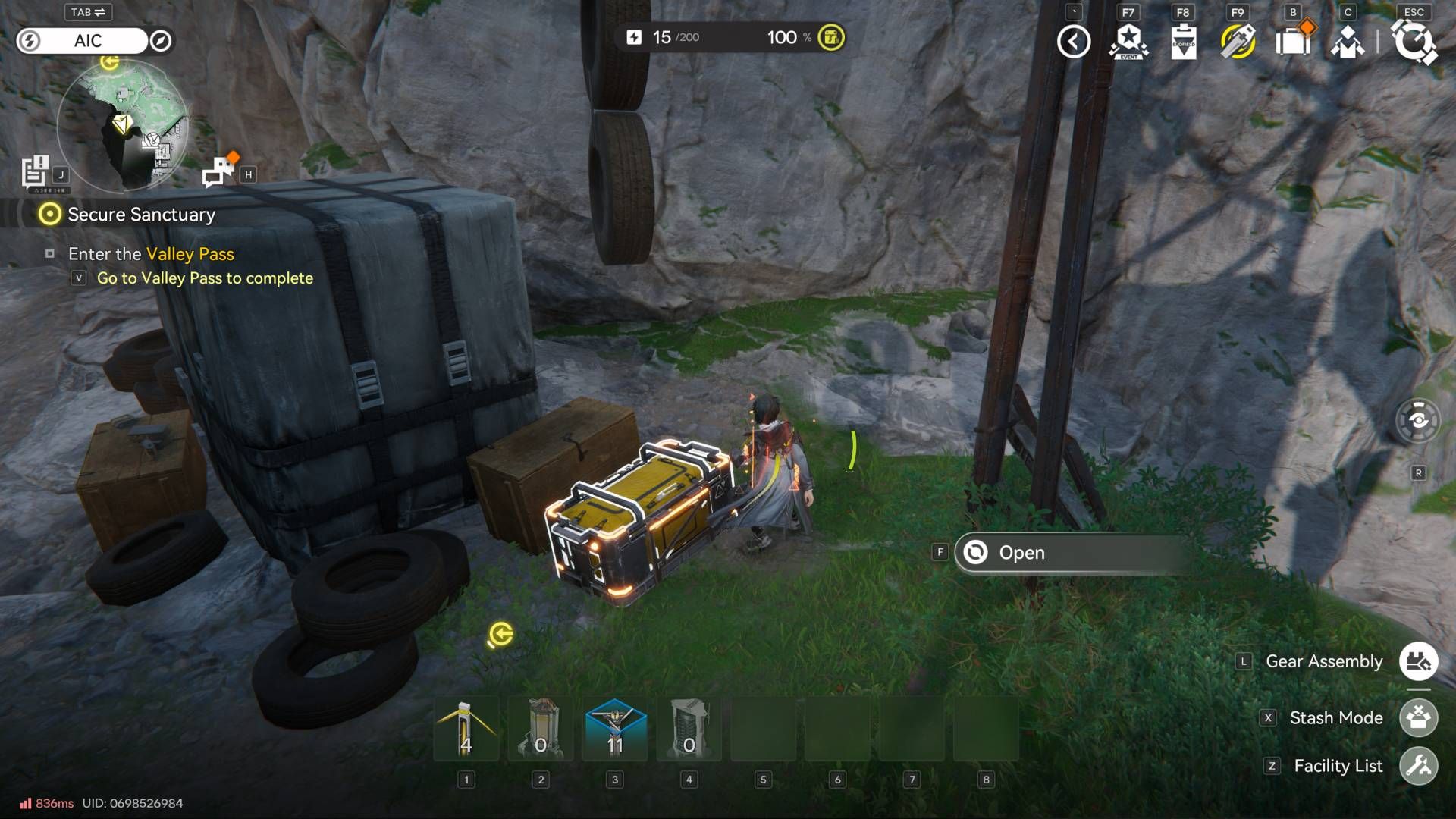The image size is (1456, 819).
Task: Activate Stash Mode
Action: [1418, 717]
